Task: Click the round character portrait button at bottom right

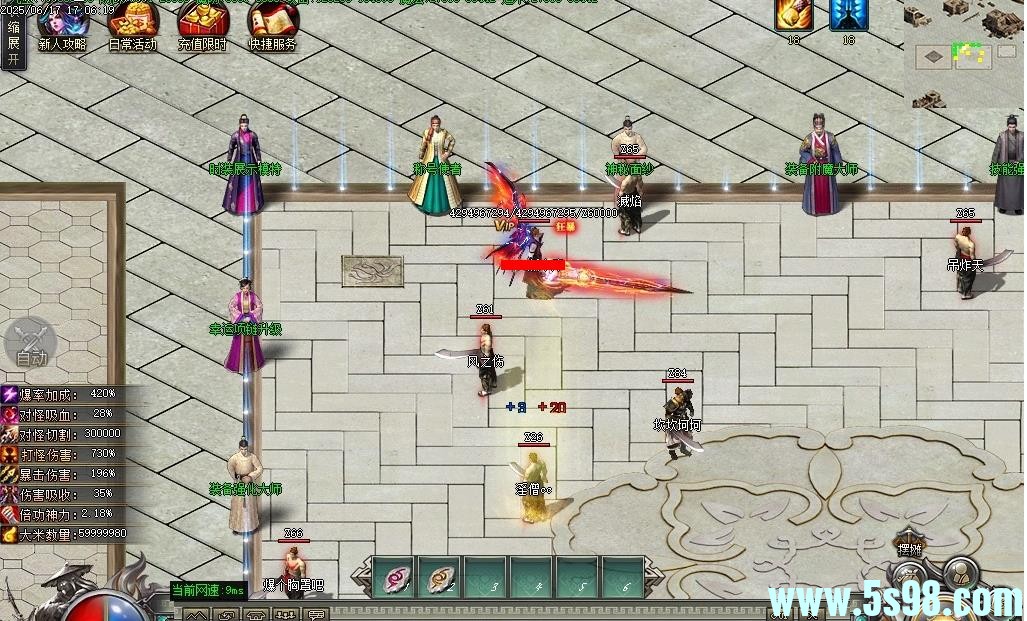Action: click(x=960, y=575)
